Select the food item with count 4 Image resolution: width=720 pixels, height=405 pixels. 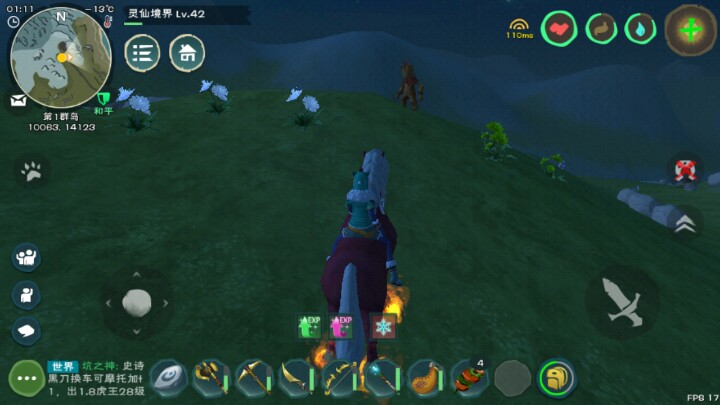pyautogui.click(x=469, y=378)
